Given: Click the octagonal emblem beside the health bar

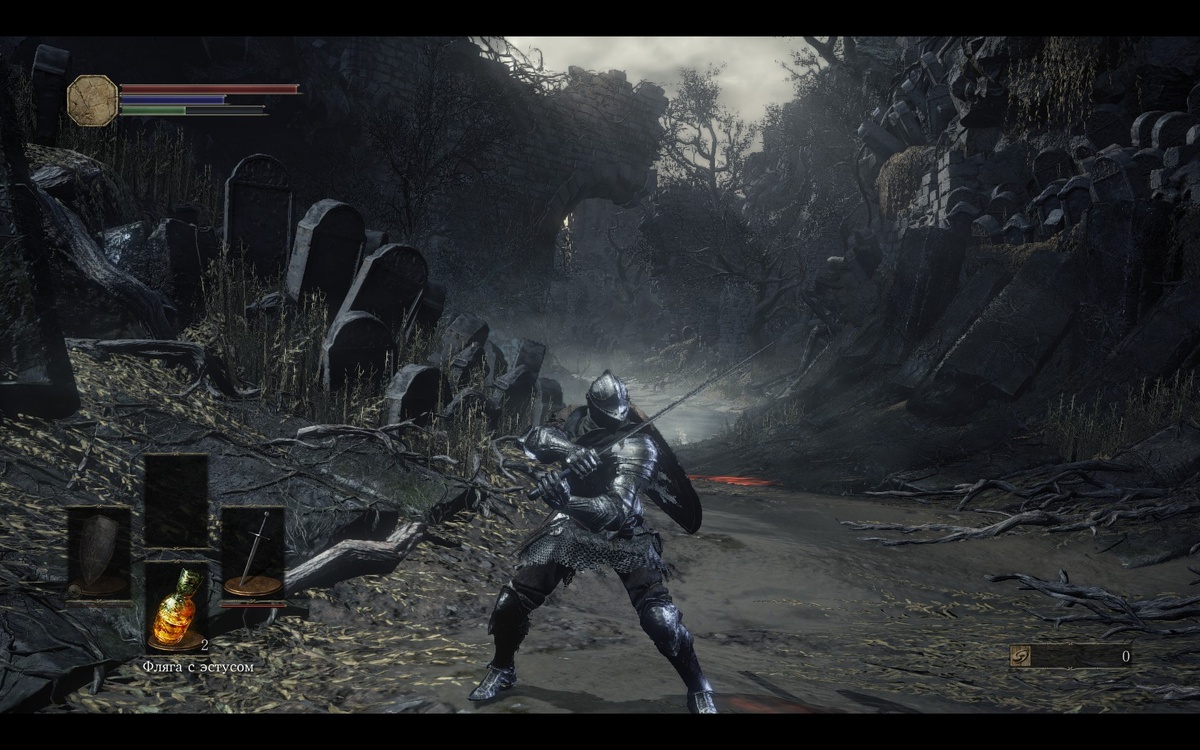Looking at the screenshot, I should point(92,100).
